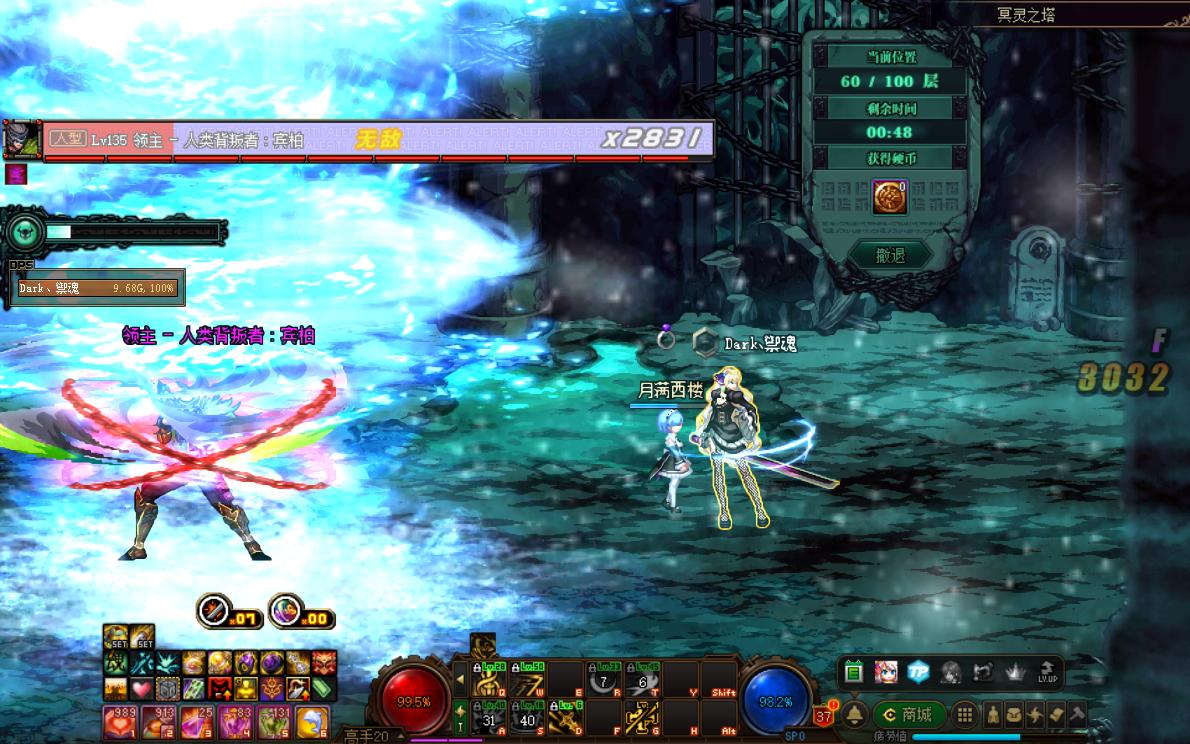Use the heart potion in quick slot 1

(118, 720)
